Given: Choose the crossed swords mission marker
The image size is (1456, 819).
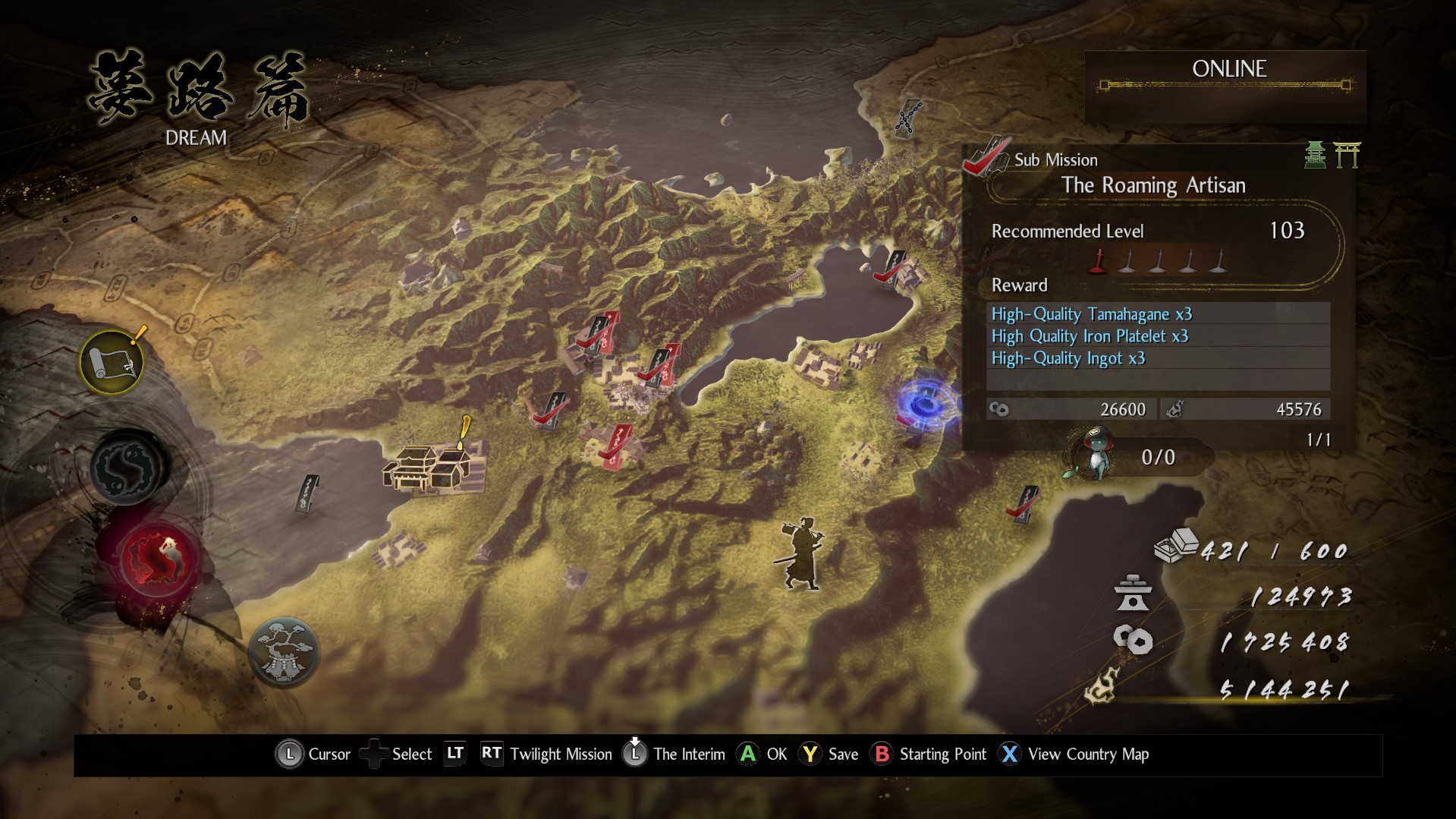Looking at the screenshot, I should [907, 118].
